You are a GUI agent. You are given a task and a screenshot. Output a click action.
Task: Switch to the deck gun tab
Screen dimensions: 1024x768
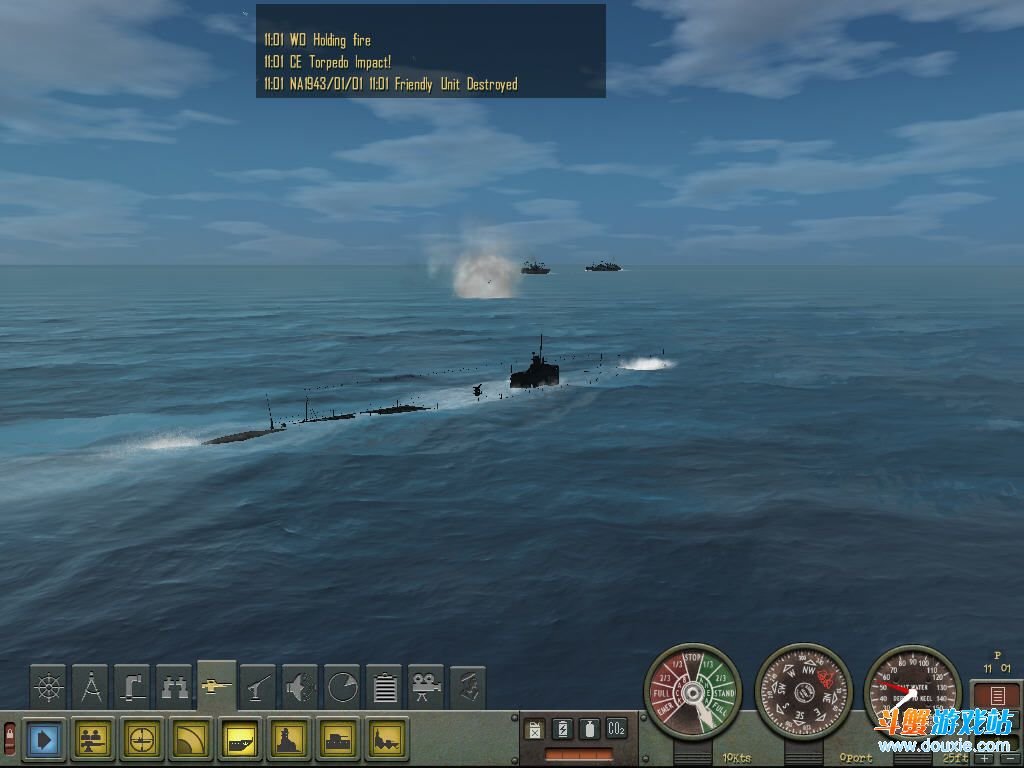[258, 687]
